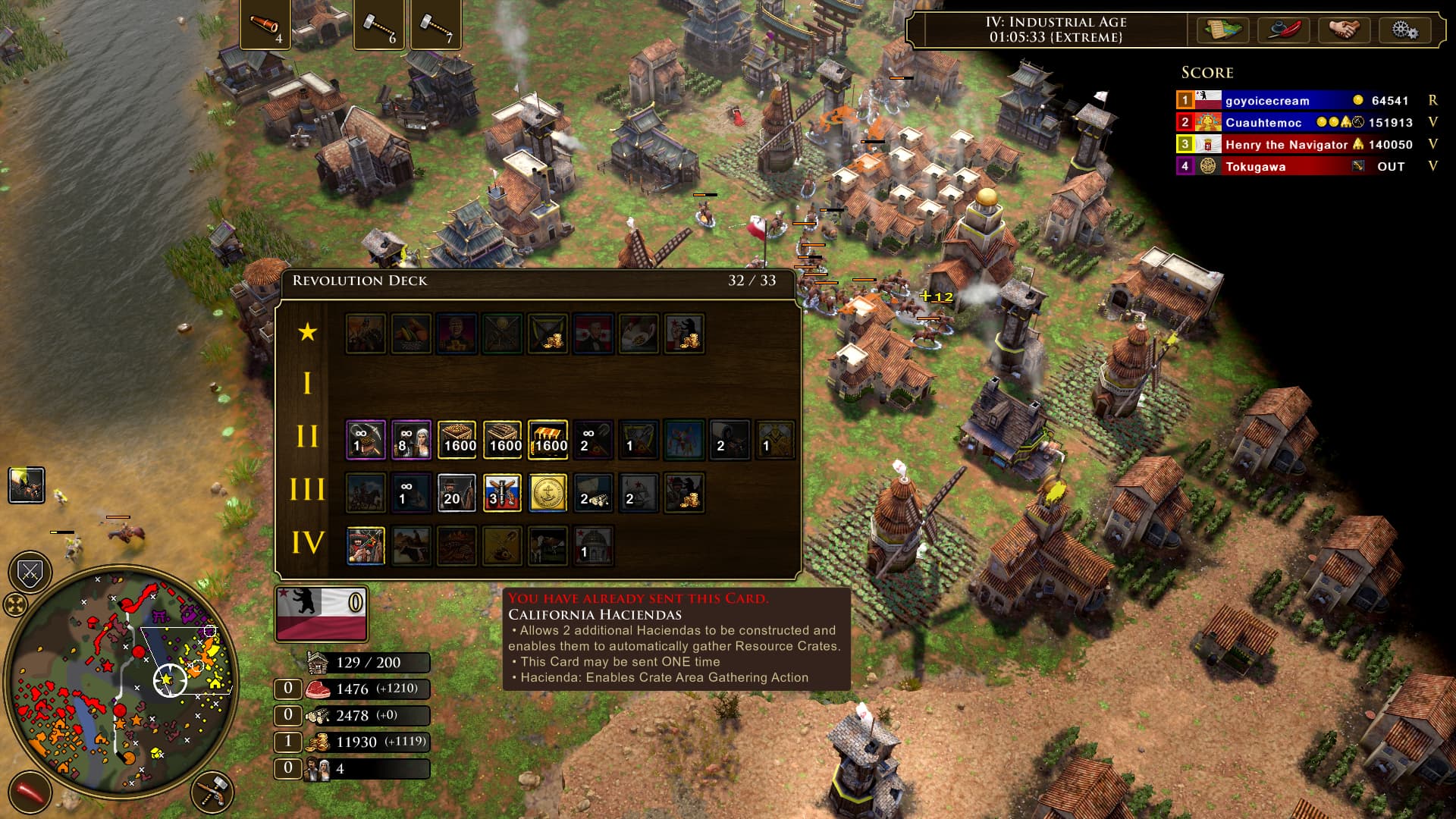Select the spyglass explorer group 4
1456x819 pixels.
[265, 25]
